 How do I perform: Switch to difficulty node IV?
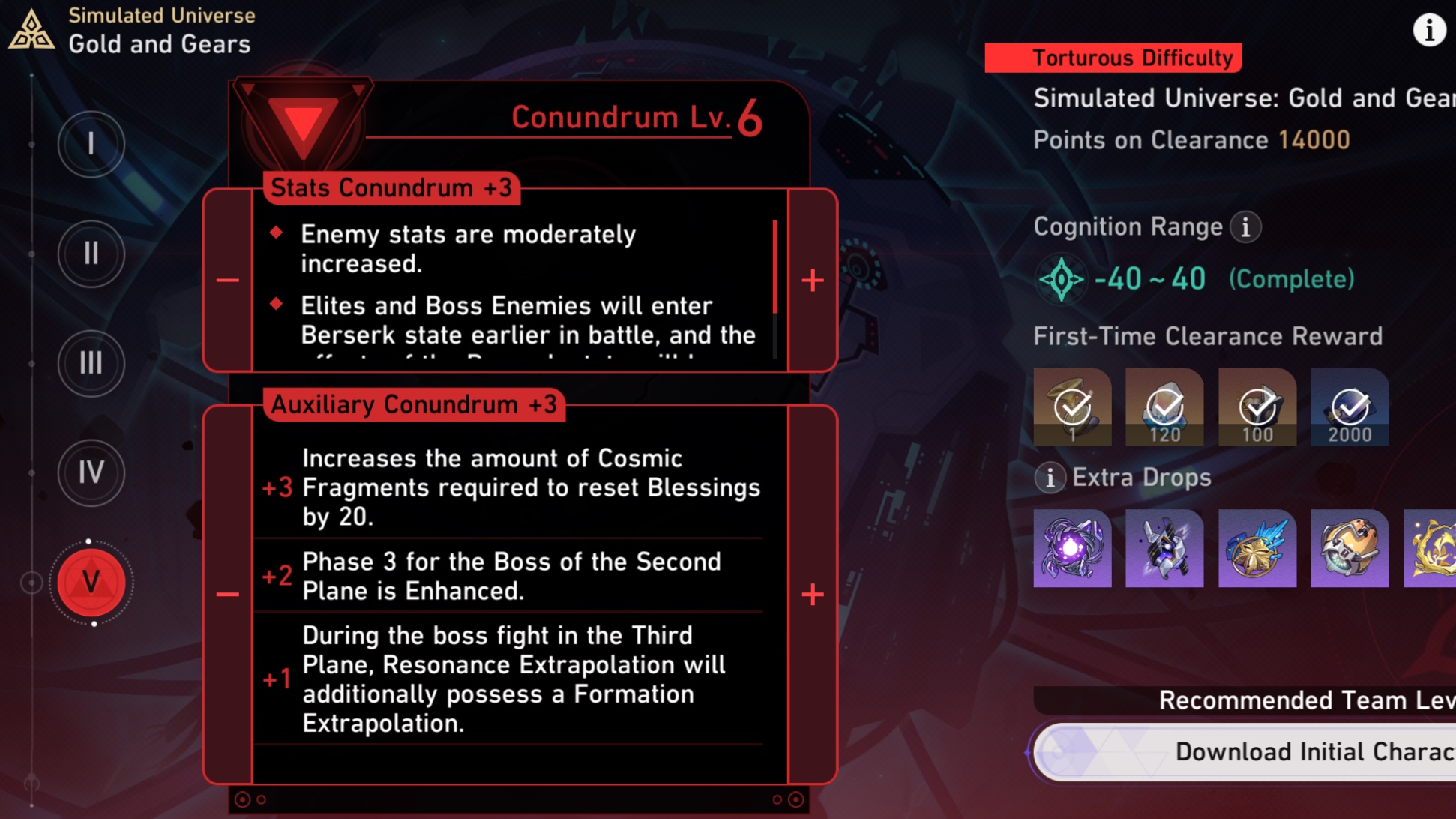91,473
